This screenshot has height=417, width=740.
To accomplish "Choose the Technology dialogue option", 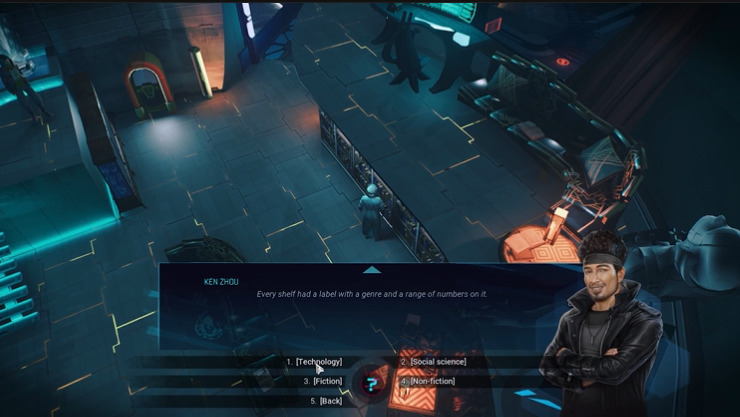I will (x=318, y=362).
